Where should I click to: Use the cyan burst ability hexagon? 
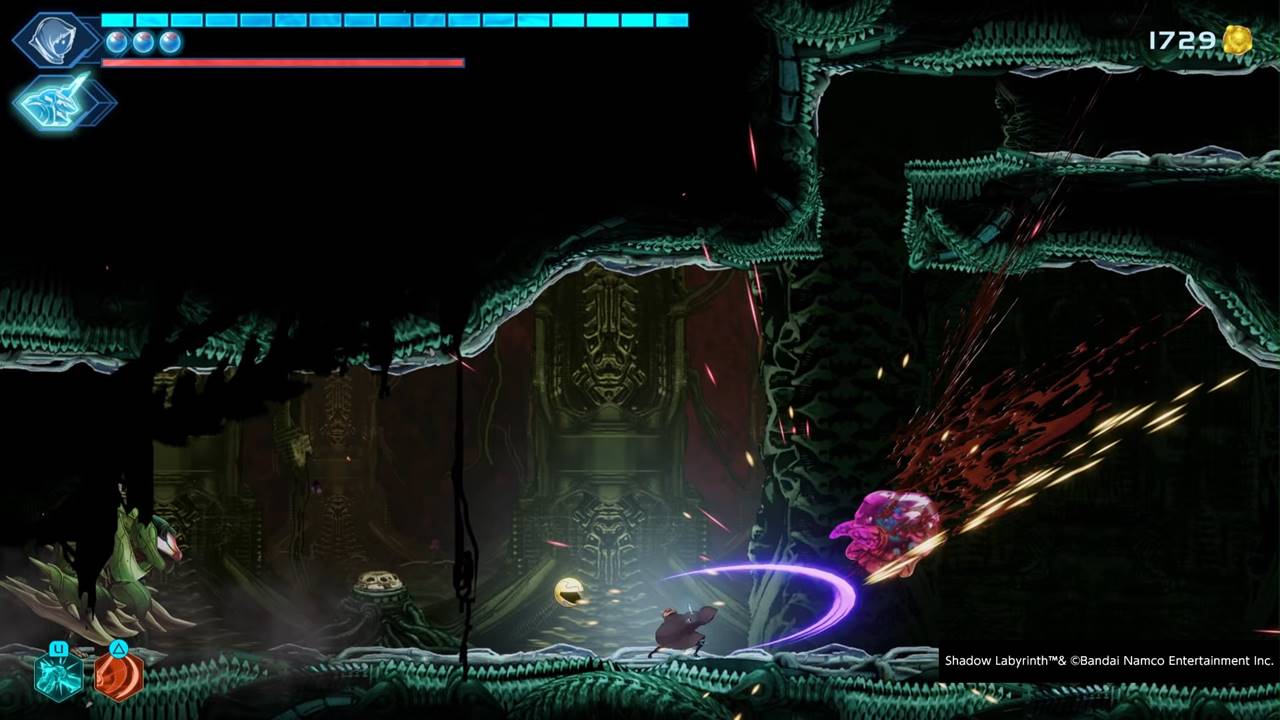[58, 675]
